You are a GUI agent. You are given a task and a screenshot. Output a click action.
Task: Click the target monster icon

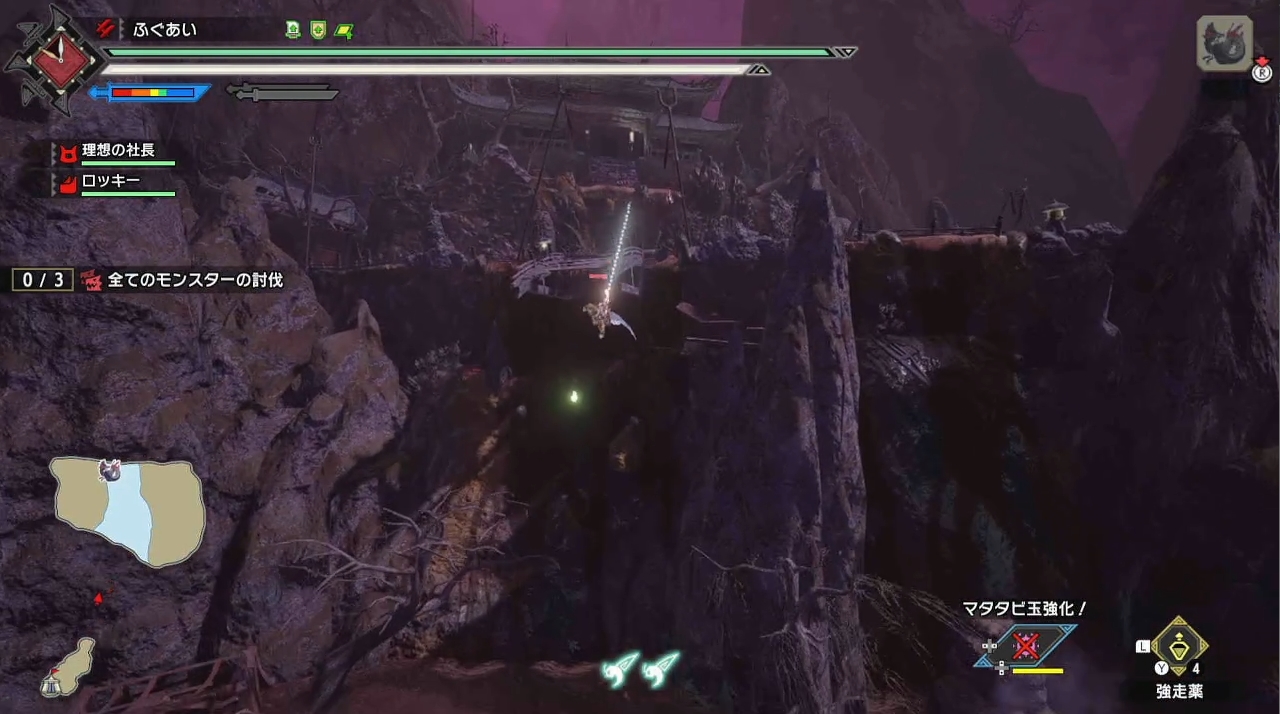pyautogui.click(x=1223, y=44)
